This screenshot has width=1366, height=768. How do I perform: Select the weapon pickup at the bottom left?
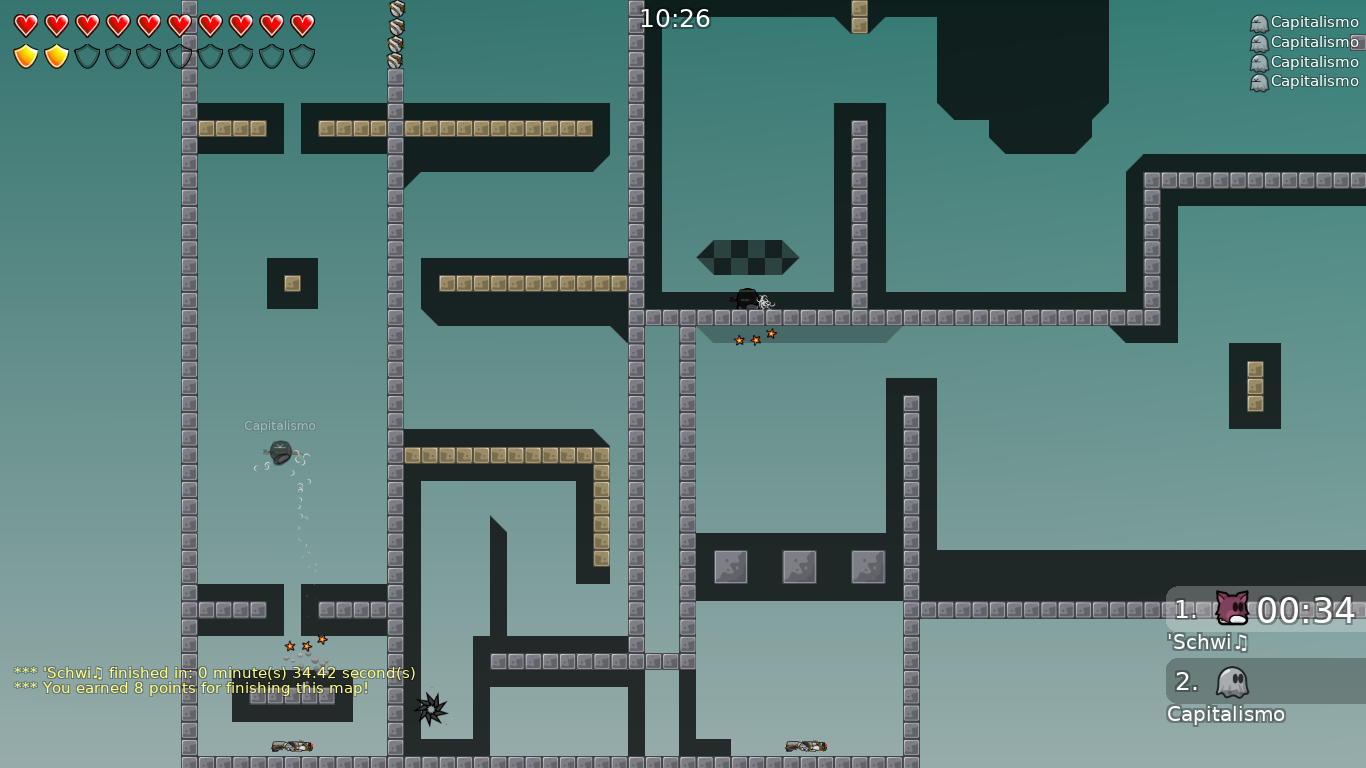290,744
